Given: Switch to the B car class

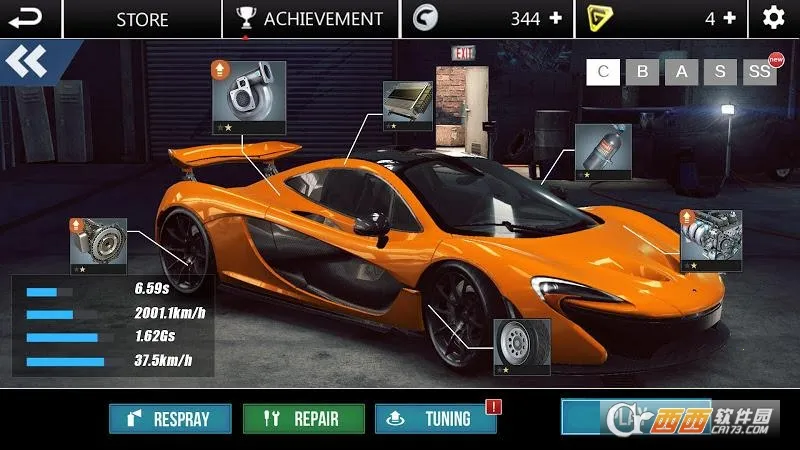Looking at the screenshot, I should point(643,71).
